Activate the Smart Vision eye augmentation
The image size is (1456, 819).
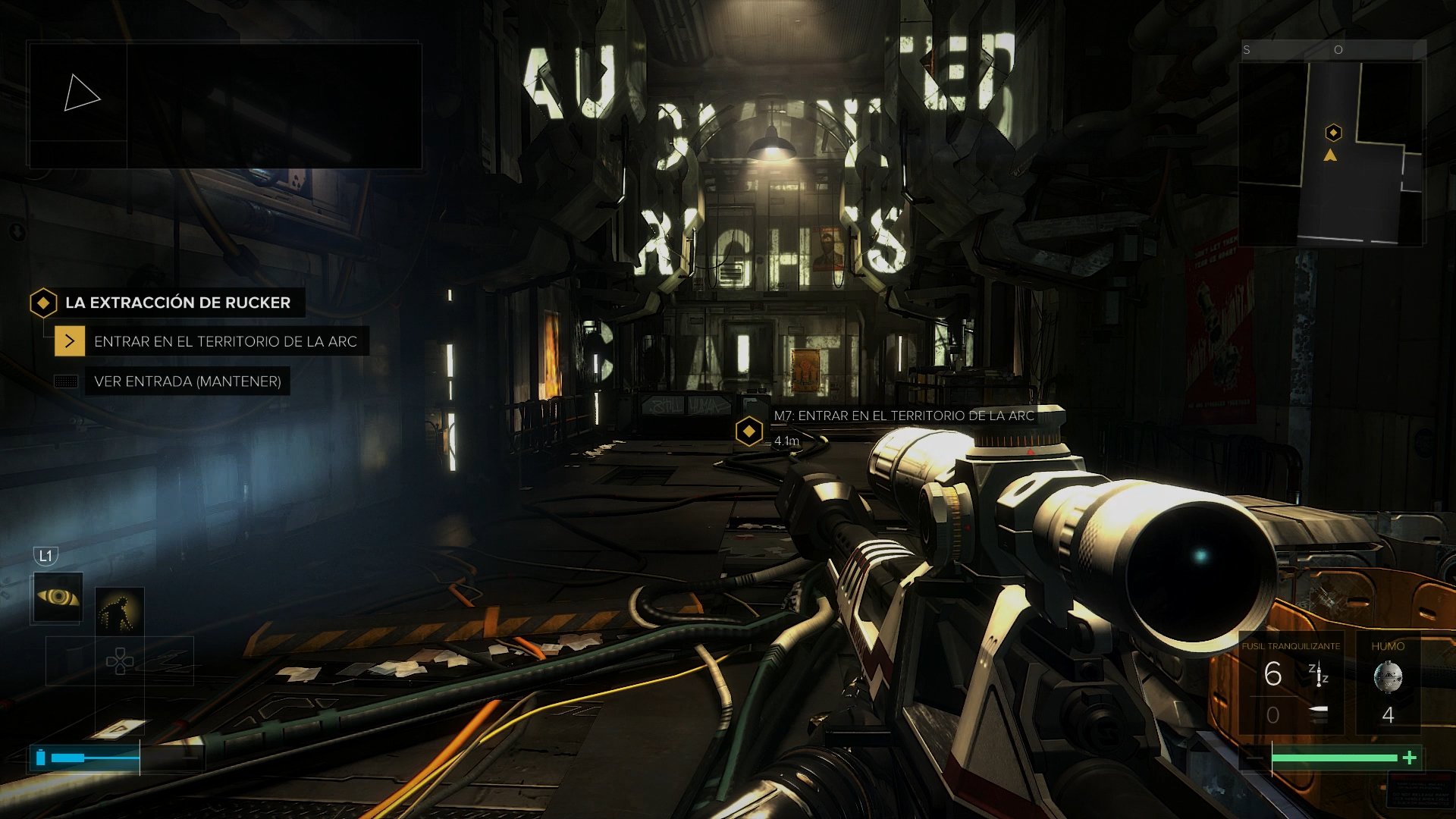pos(58,598)
